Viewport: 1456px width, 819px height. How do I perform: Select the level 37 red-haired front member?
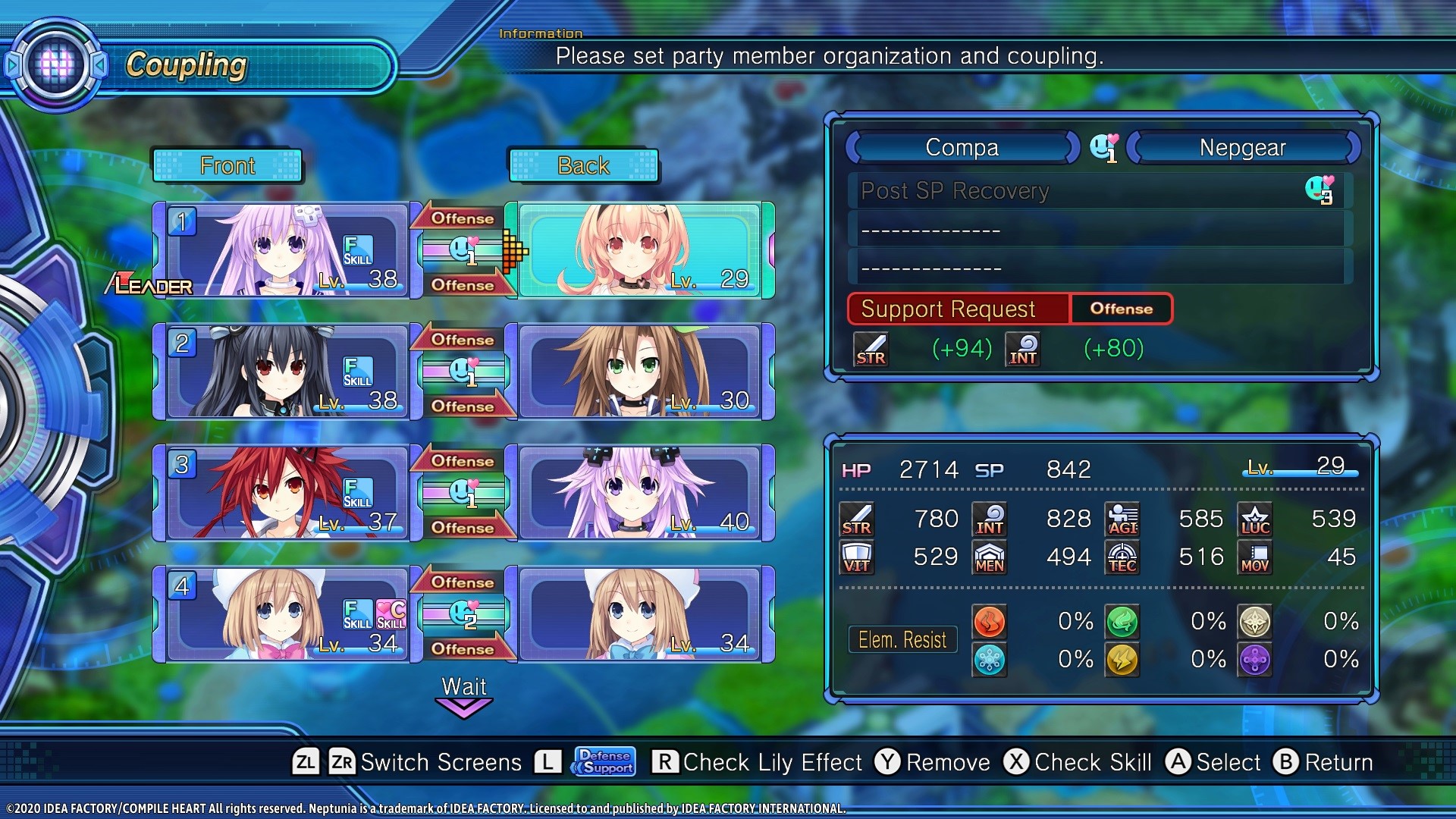[x=282, y=493]
